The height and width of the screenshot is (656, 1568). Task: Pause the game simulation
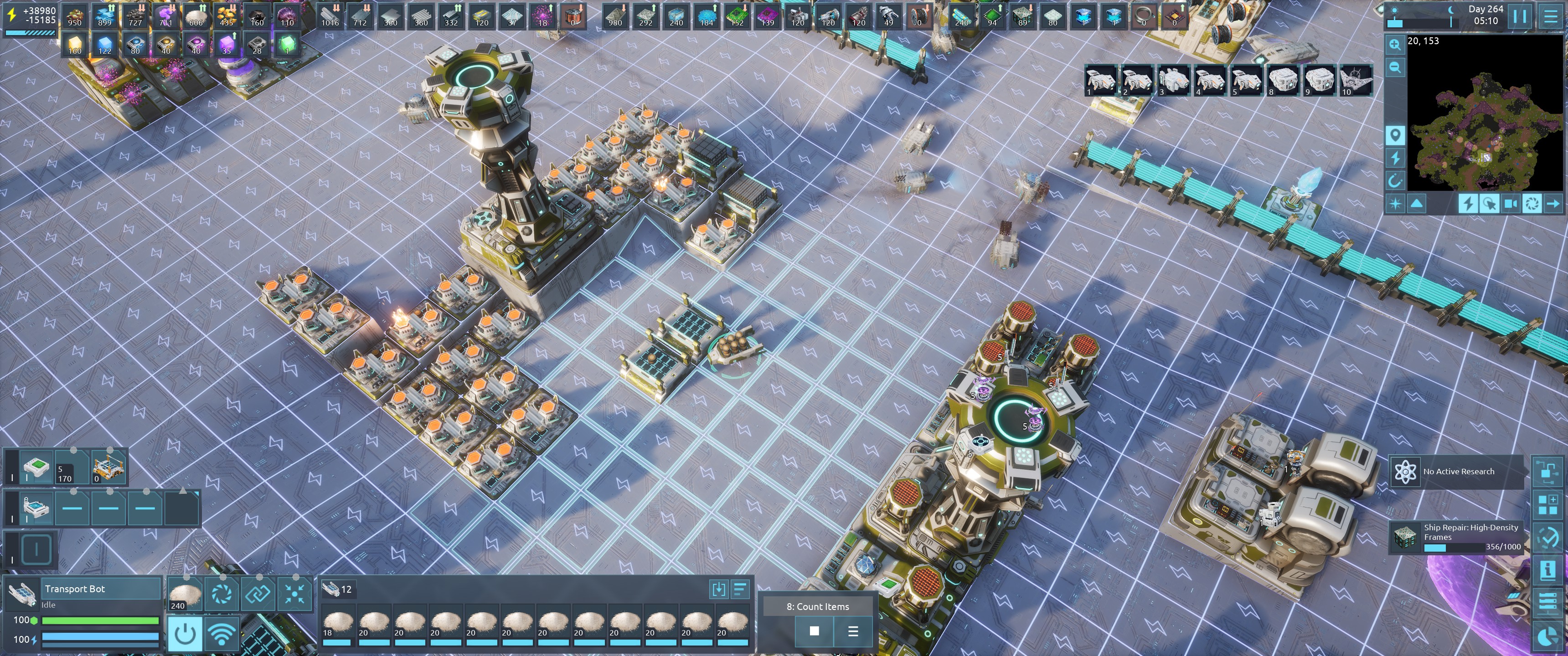[1520, 16]
